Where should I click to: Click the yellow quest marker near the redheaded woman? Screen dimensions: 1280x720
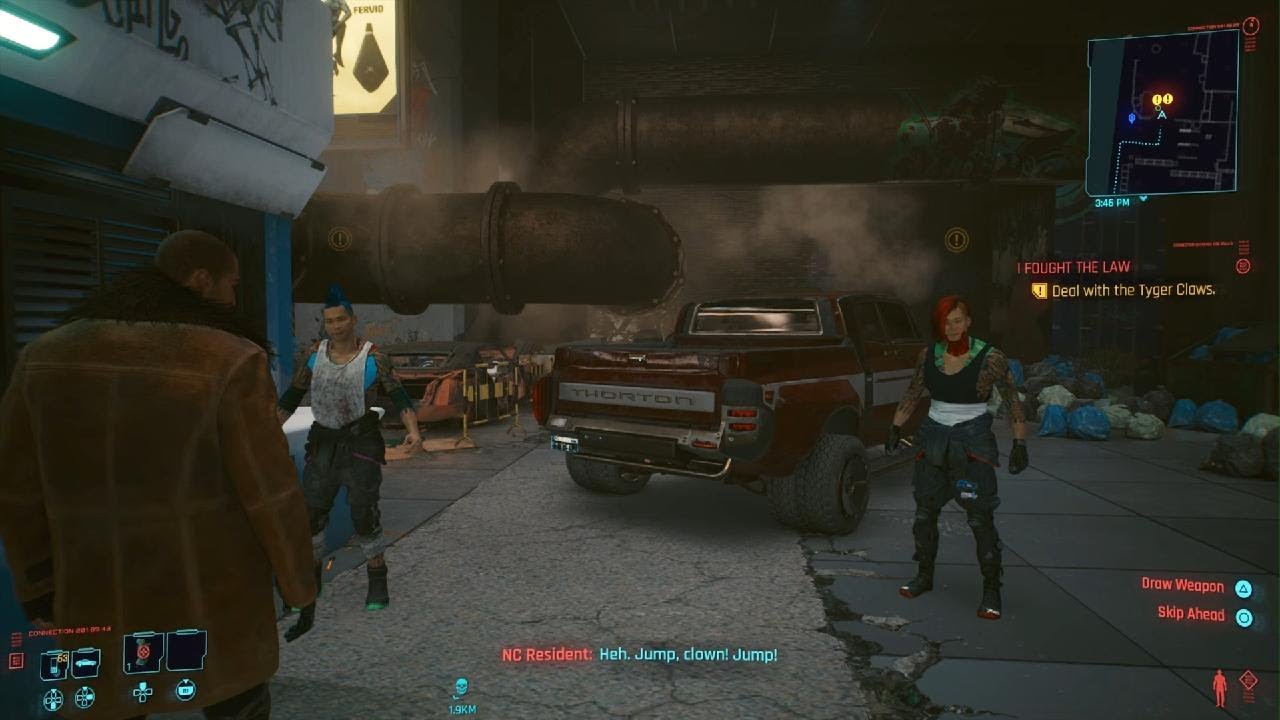(955, 240)
